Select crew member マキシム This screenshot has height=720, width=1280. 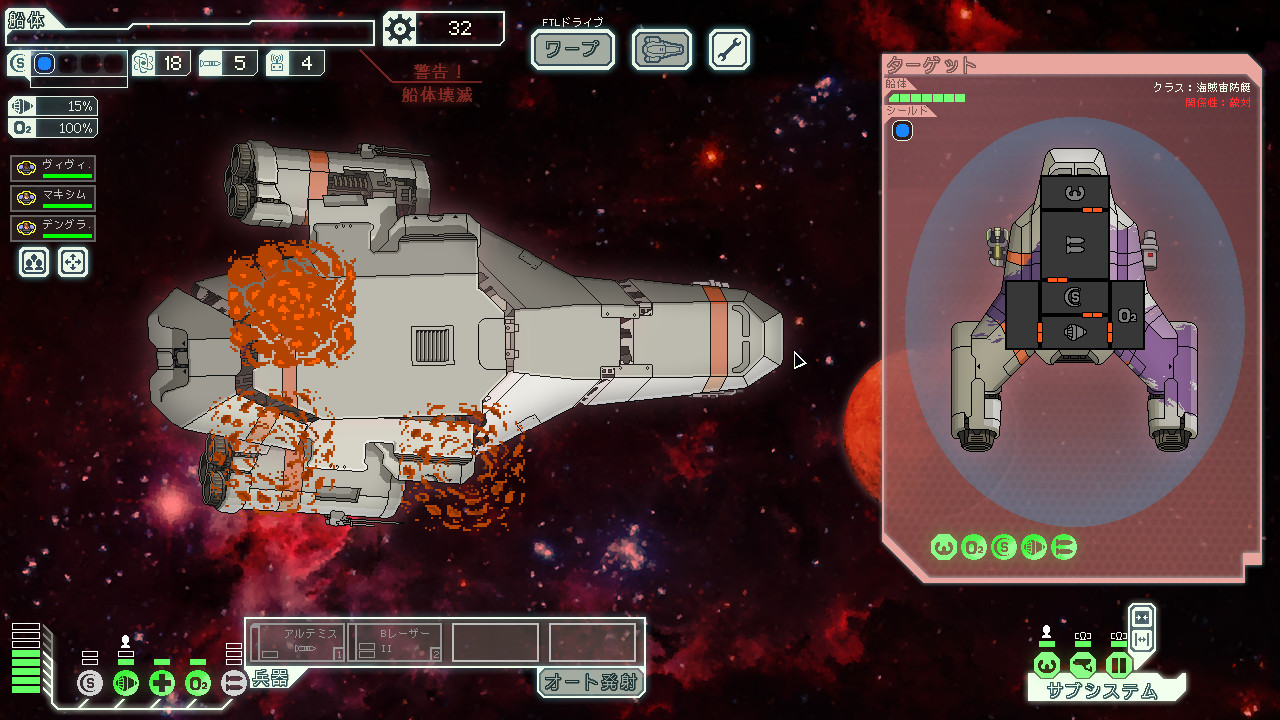[54, 198]
